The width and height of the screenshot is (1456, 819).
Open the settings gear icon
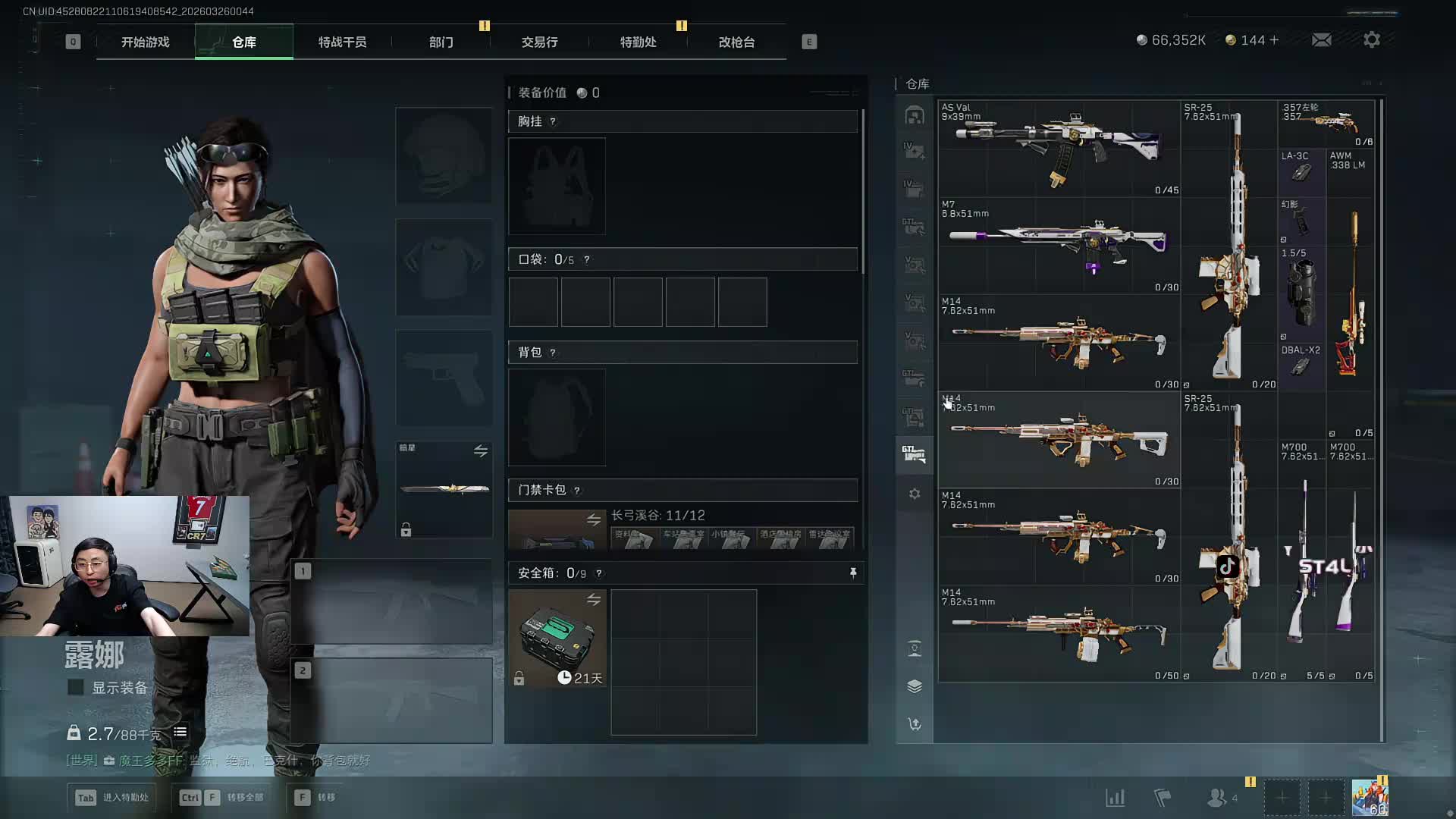coord(1372,40)
